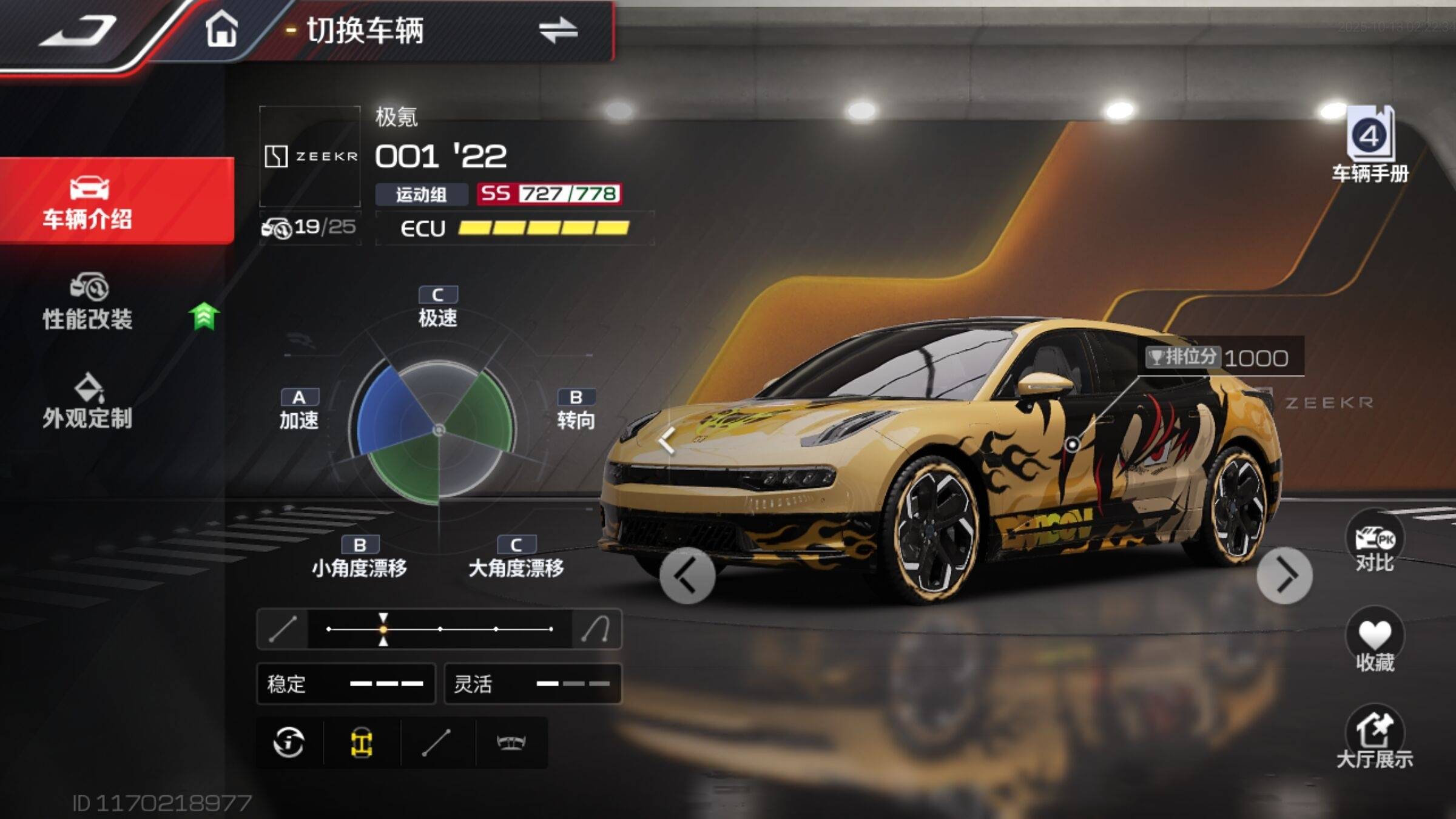Viewport: 1456px width, 819px height.
Task: Add the car to 收藏 favorites
Action: [1374, 642]
